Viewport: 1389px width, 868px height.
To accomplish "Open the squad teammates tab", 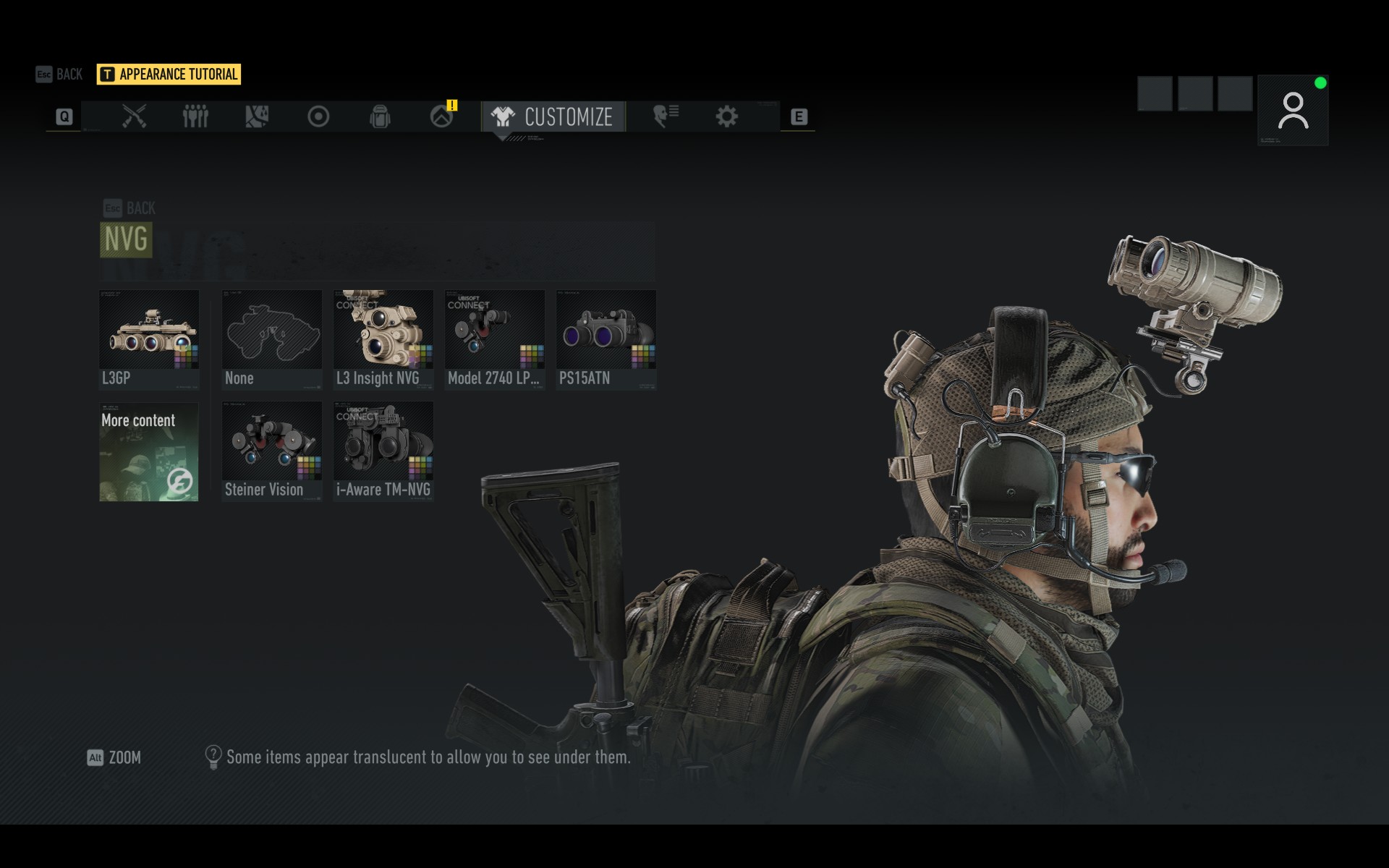I will click(195, 116).
